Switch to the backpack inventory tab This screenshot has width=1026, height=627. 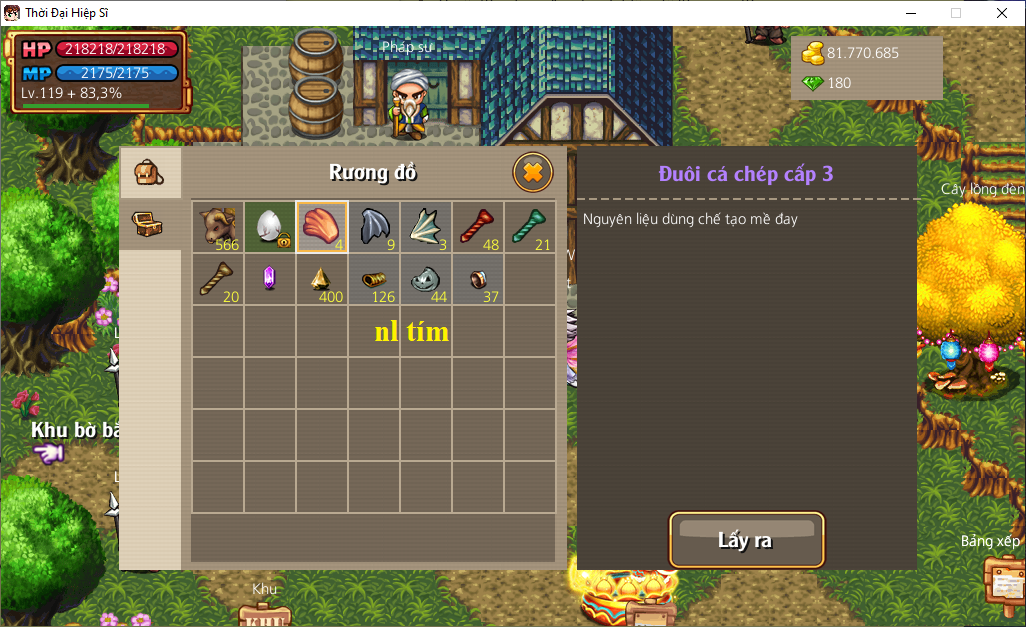pyautogui.click(x=149, y=172)
